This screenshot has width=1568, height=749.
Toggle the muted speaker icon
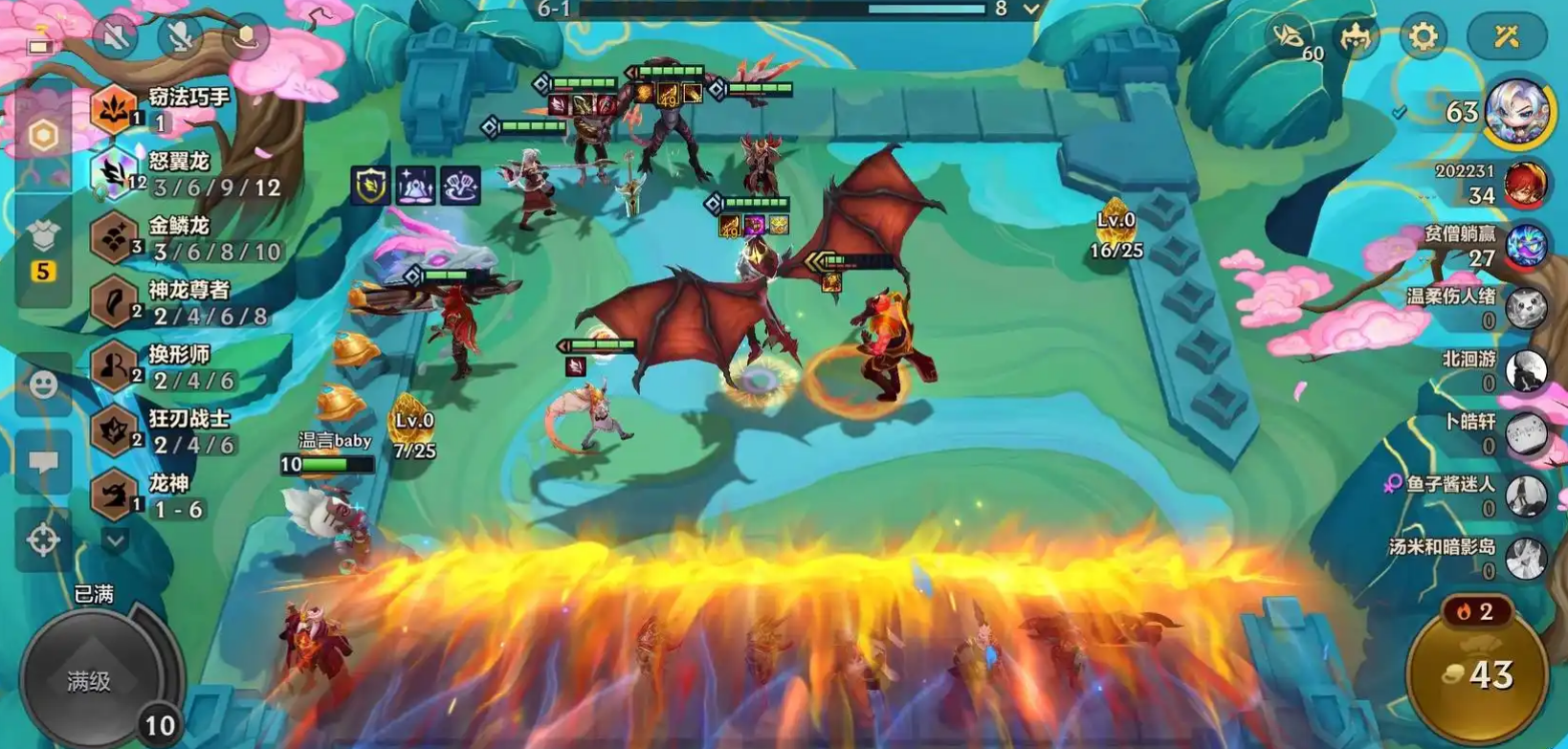(x=116, y=37)
